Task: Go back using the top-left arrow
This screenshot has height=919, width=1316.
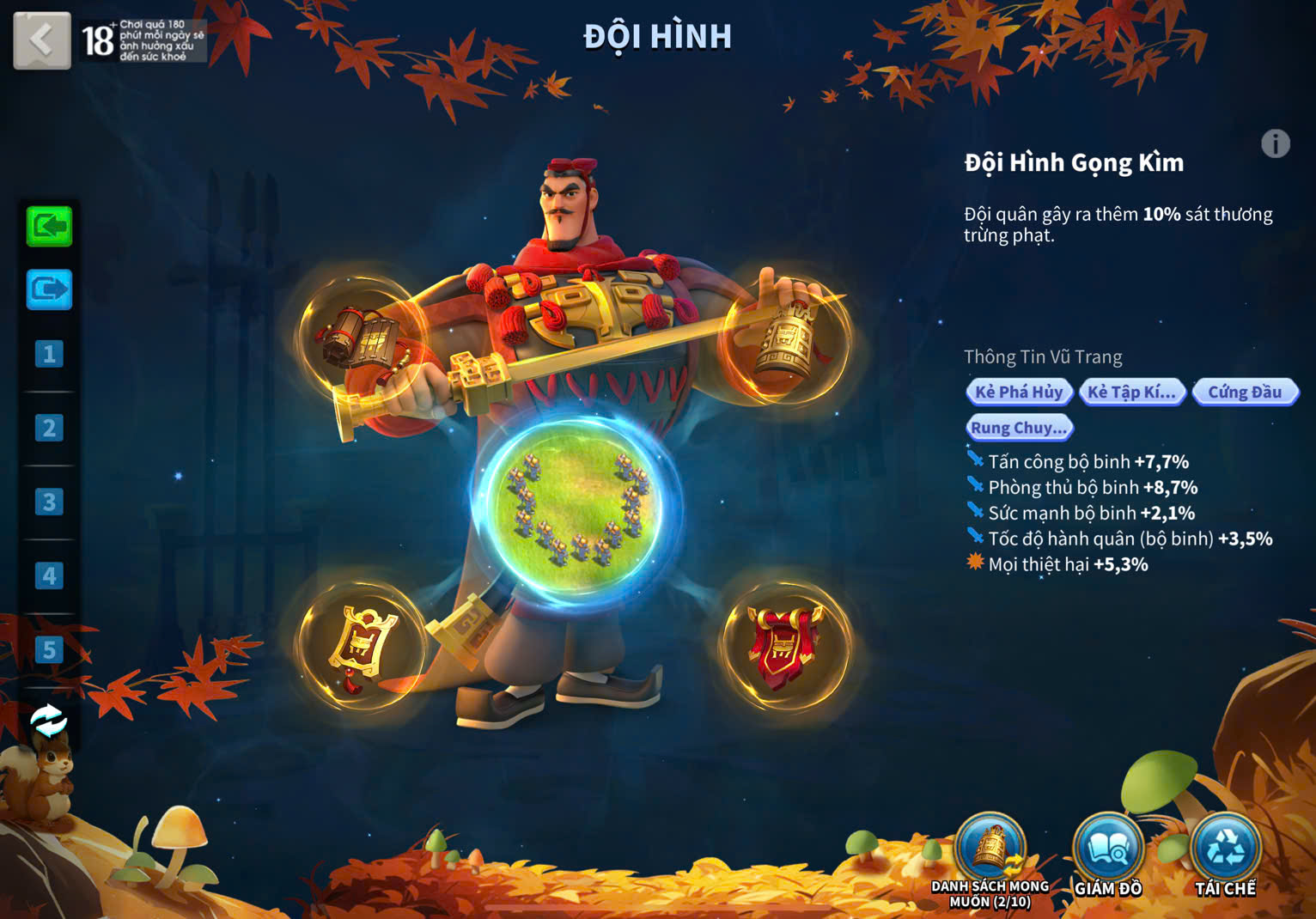Action: 41,40
